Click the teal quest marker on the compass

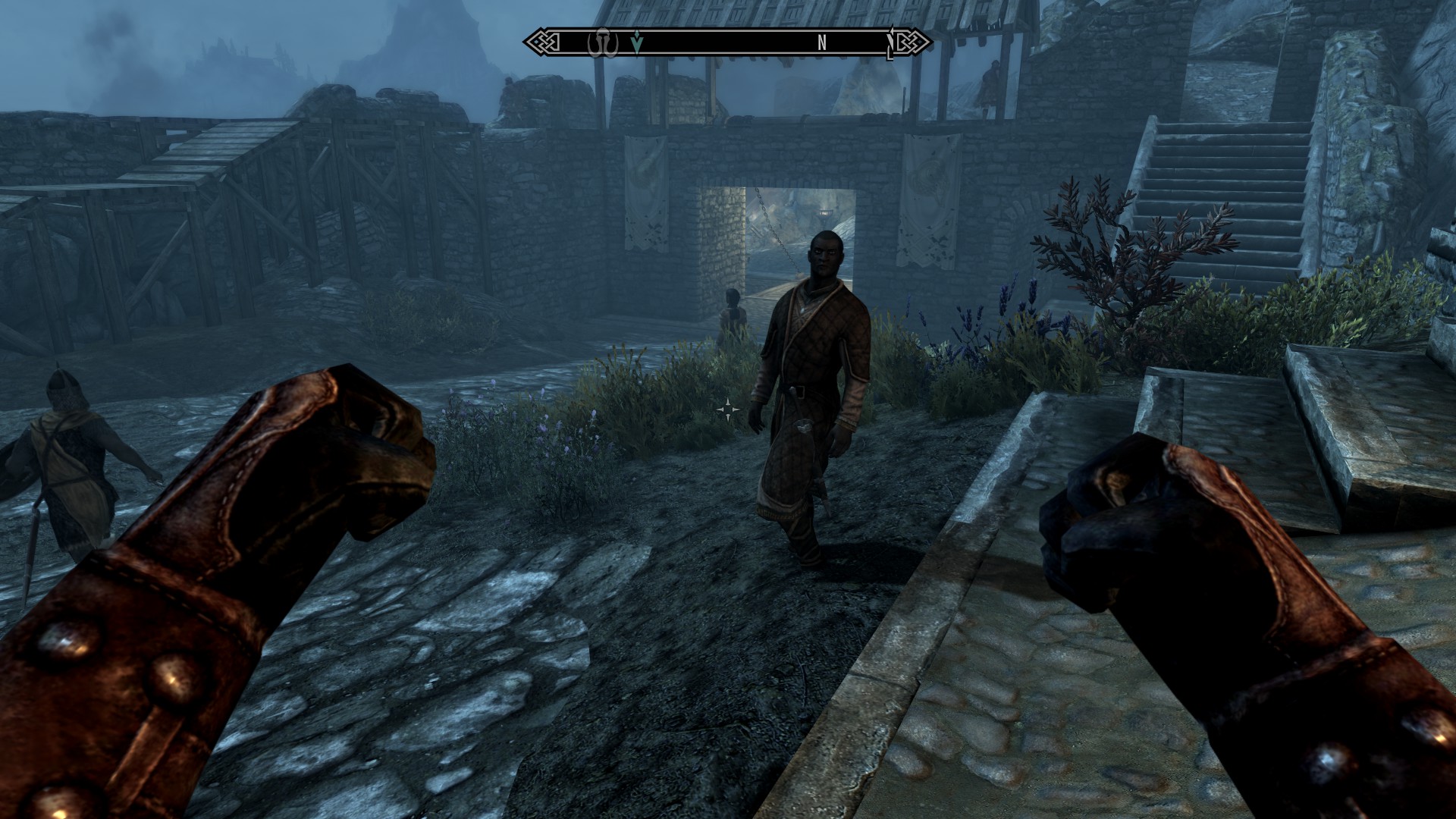[637, 43]
